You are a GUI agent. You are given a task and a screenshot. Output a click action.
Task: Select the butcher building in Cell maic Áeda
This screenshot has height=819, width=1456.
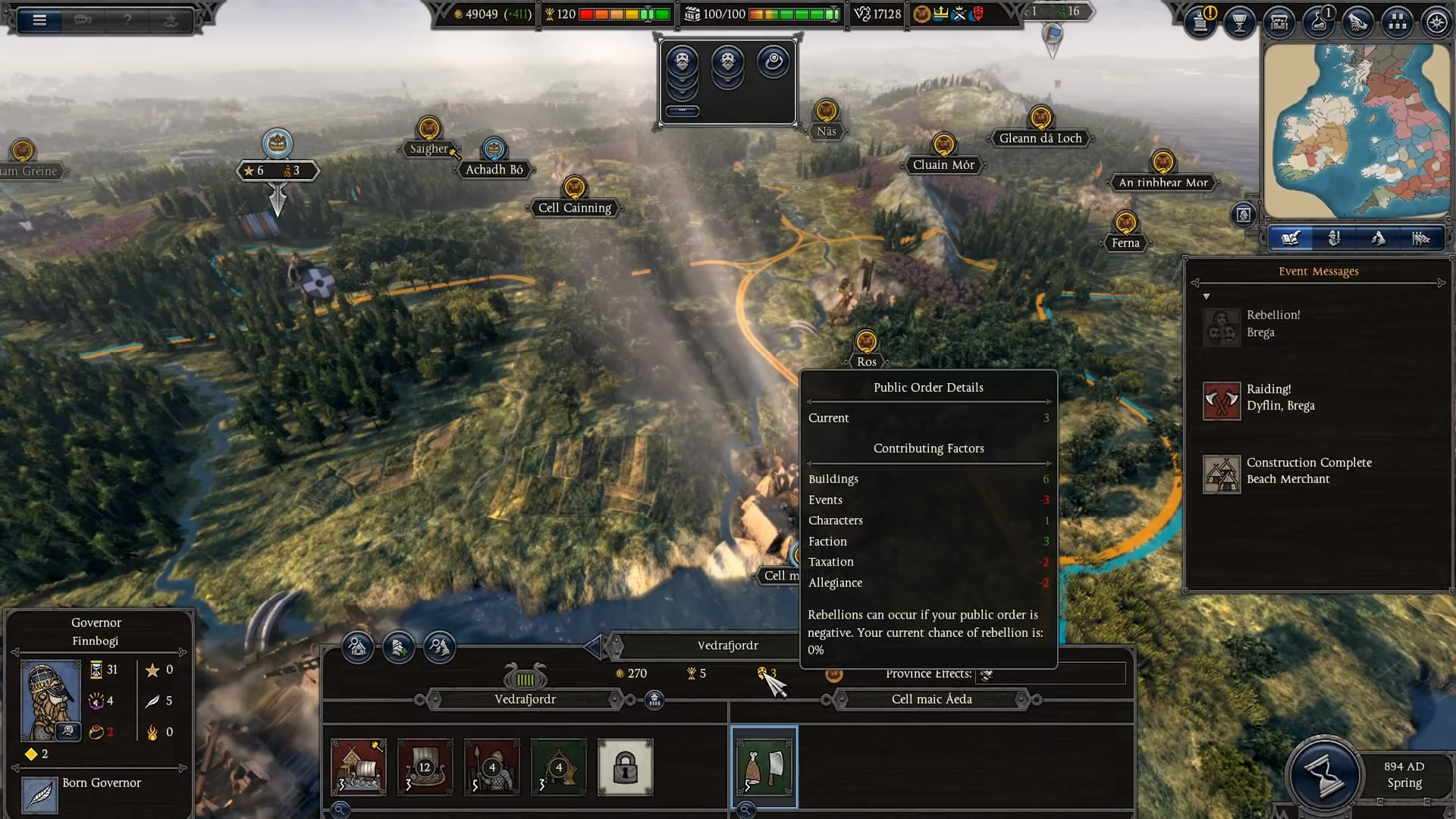764,767
